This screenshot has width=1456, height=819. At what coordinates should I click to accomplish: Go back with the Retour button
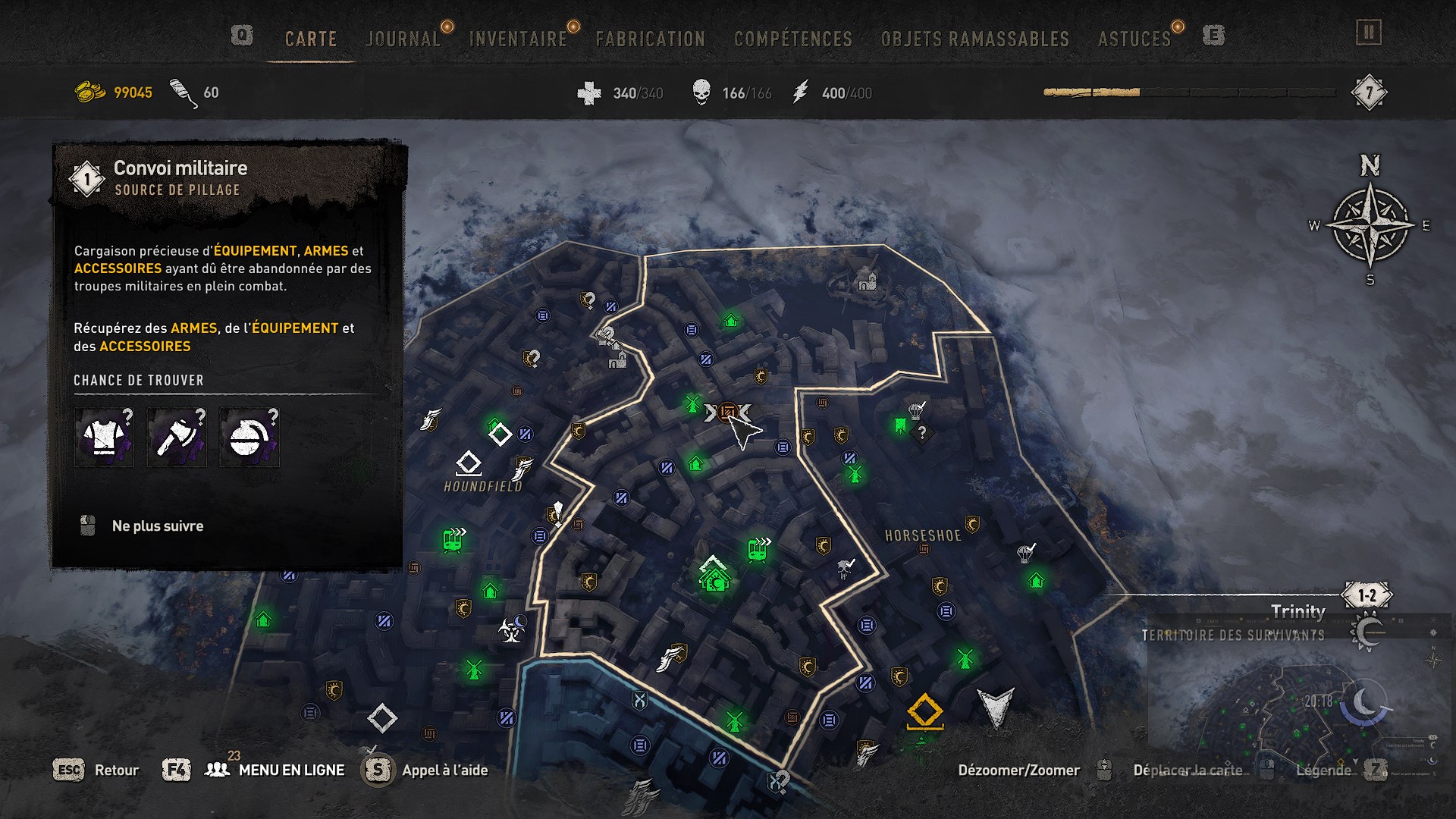116,770
